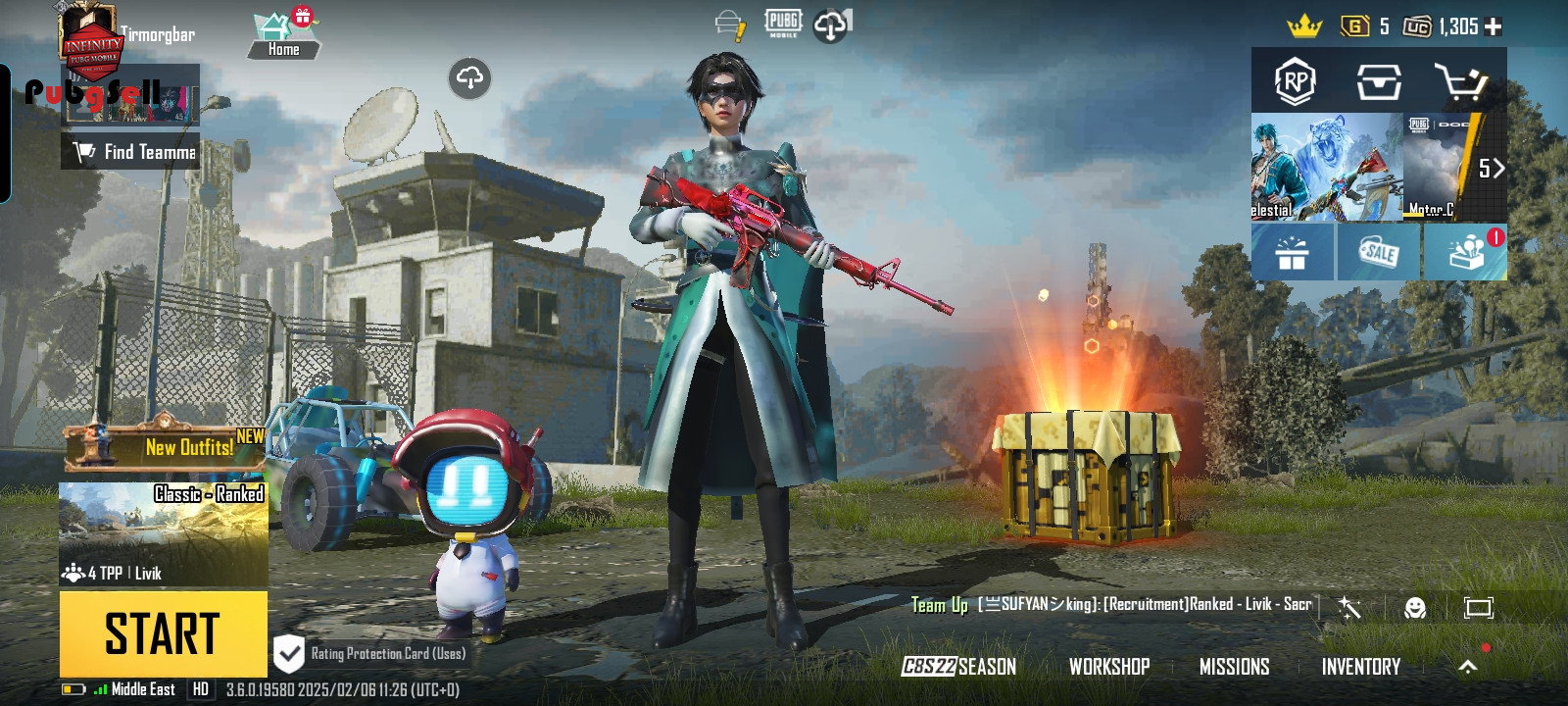The height and width of the screenshot is (706, 1568).
Task: View the Celestial tiger event banner
Action: (x=1326, y=167)
